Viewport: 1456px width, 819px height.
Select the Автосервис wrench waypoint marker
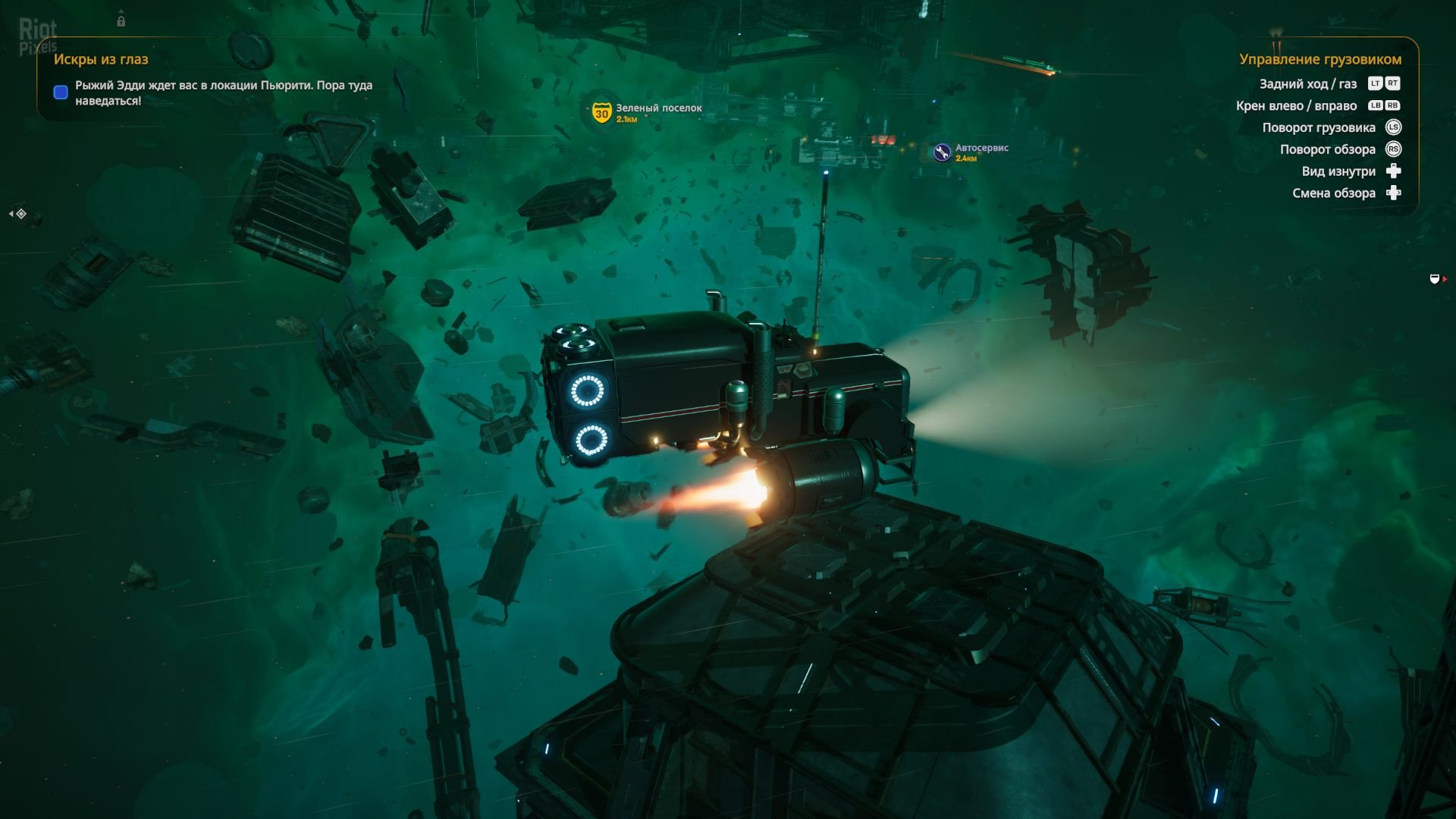tap(942, 152)
